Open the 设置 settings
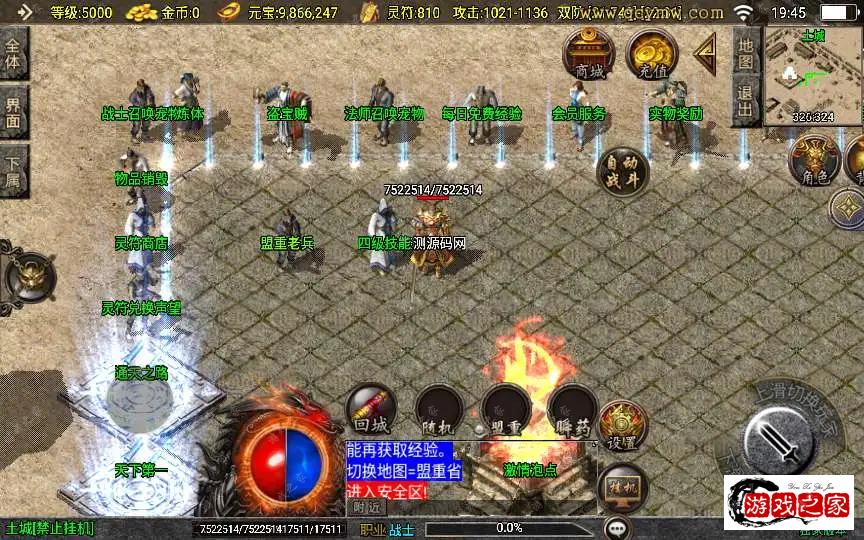Screen dimensions: 864x540 (623, 427)
